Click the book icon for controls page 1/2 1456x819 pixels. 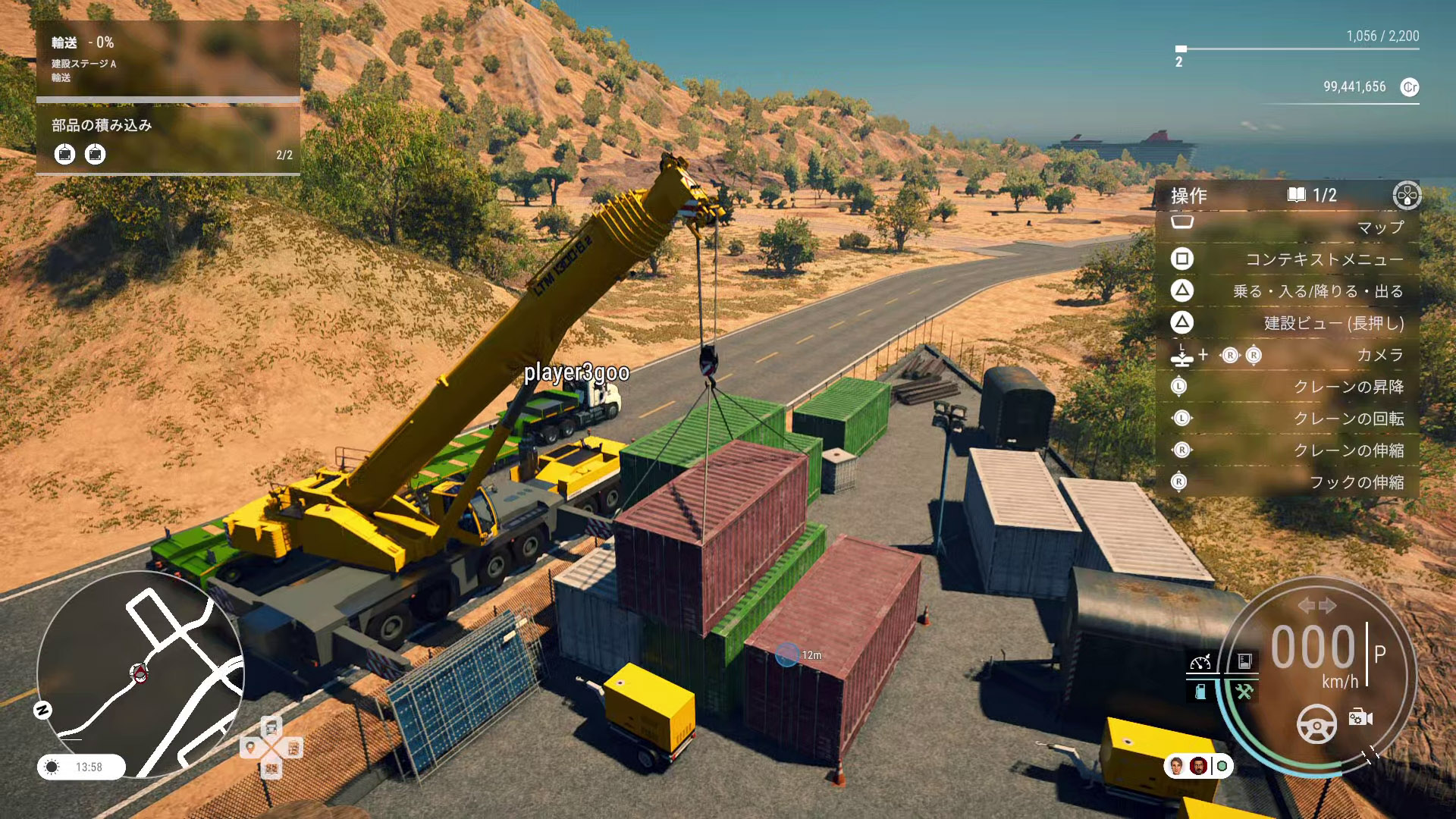pyautogui.click(x=1296, y=195)
